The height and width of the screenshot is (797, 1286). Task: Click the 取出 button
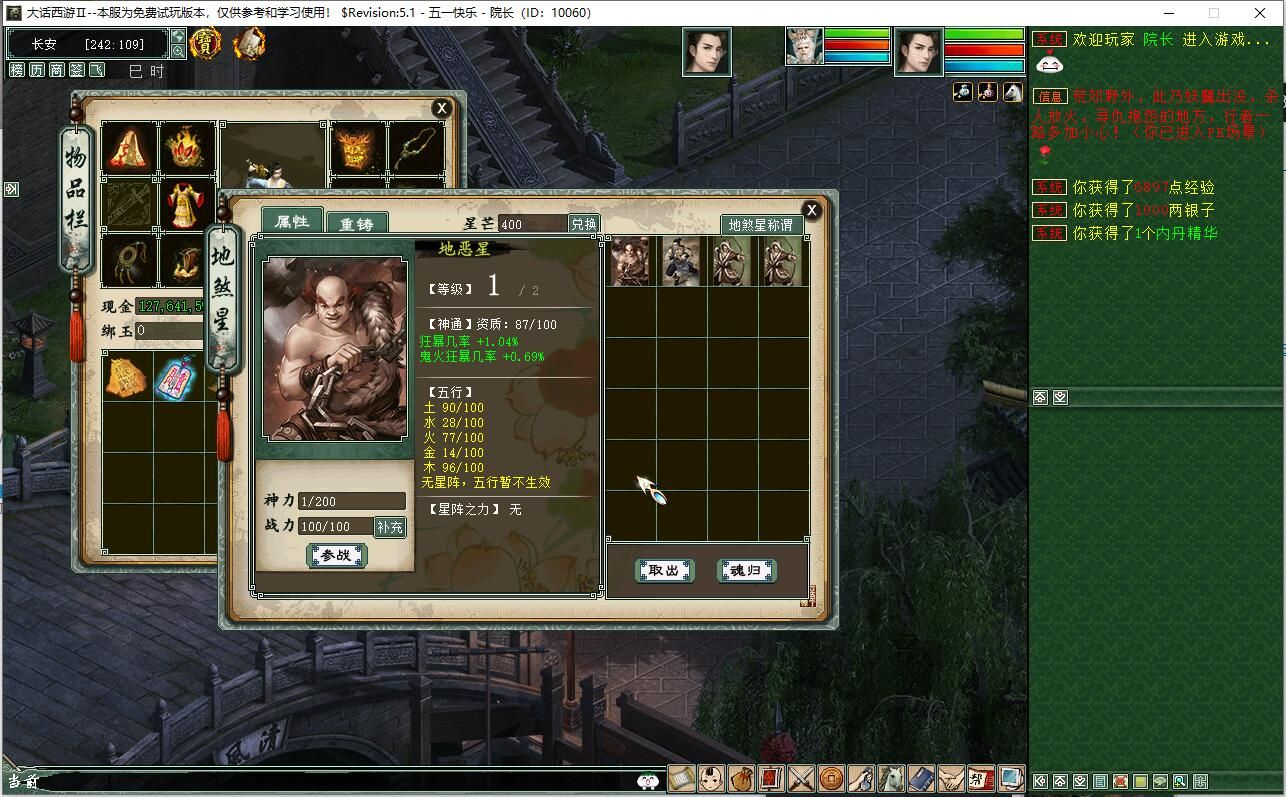(664, 571)
